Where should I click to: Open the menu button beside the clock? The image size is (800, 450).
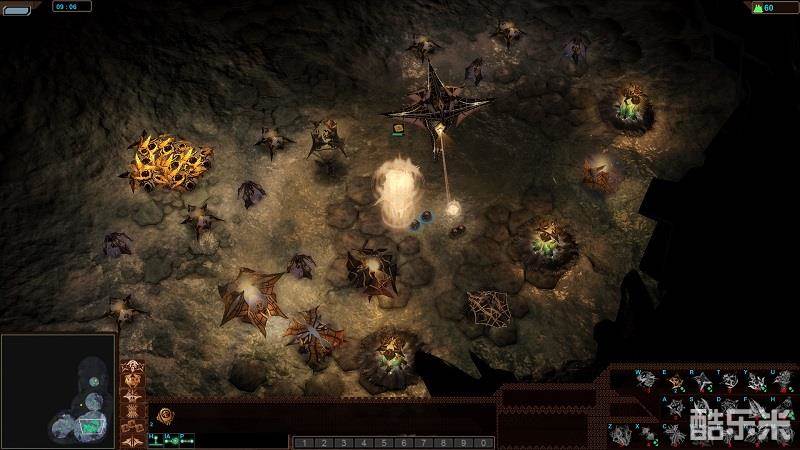click(x=18, y=6)
